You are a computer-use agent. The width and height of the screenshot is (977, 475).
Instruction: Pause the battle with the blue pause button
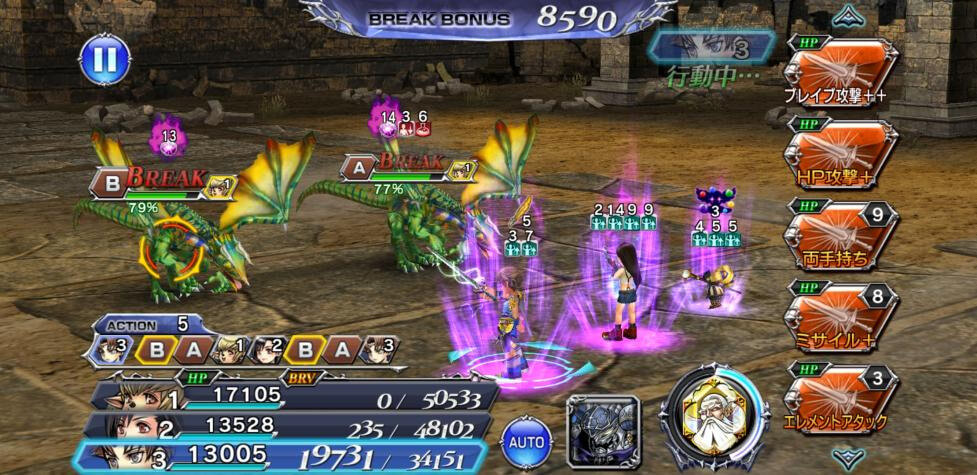tap(105, 61)
